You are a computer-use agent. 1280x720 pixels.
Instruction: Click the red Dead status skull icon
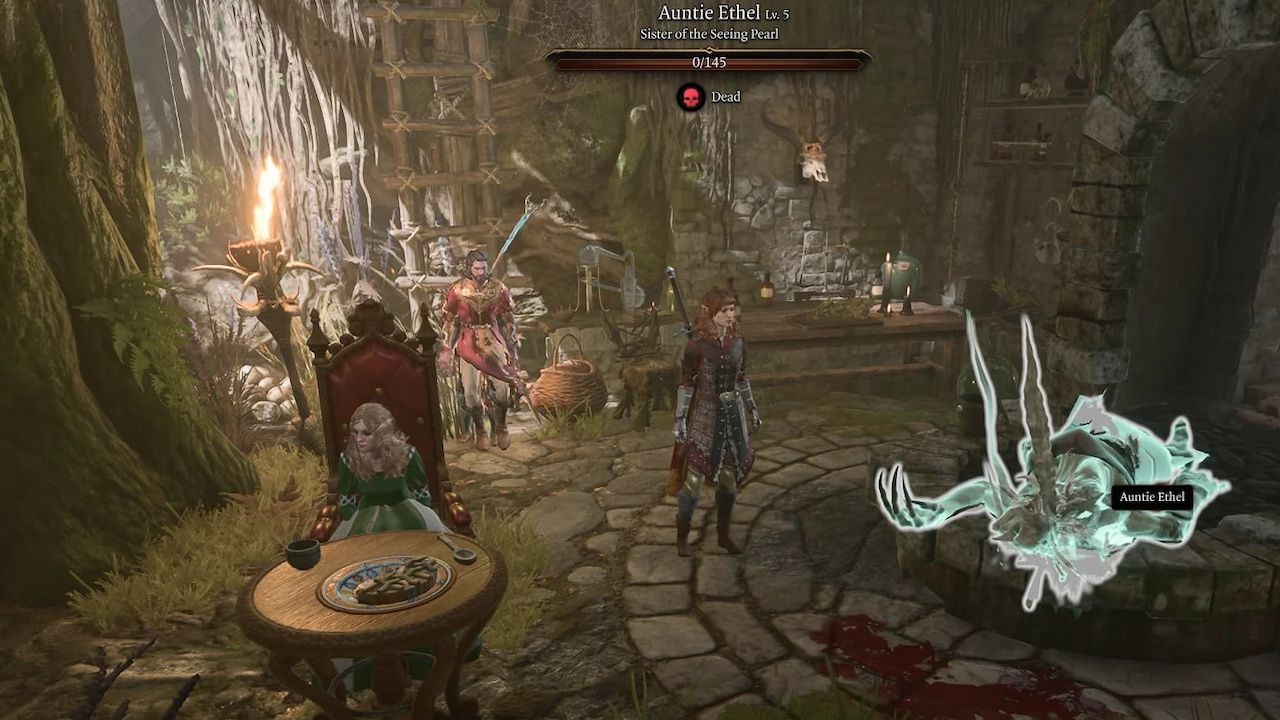click(x=692, y=97)
